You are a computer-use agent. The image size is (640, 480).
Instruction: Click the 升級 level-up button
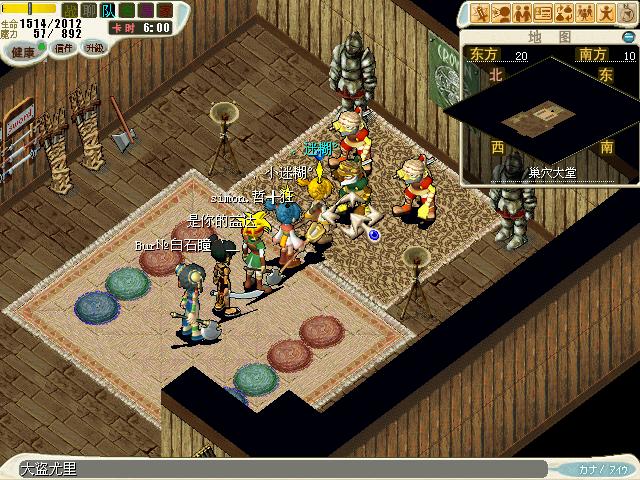click(x=94, y=48)
